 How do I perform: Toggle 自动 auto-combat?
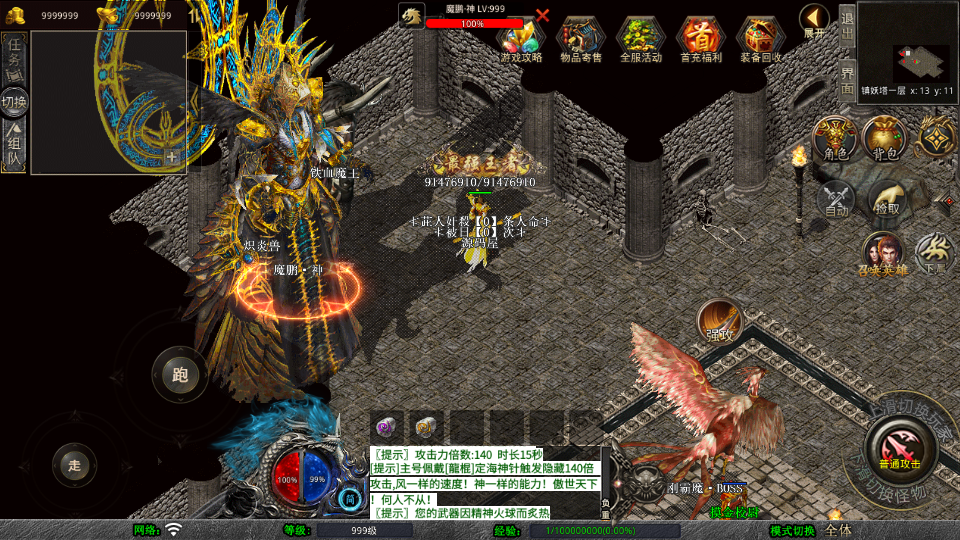(836, 198)
